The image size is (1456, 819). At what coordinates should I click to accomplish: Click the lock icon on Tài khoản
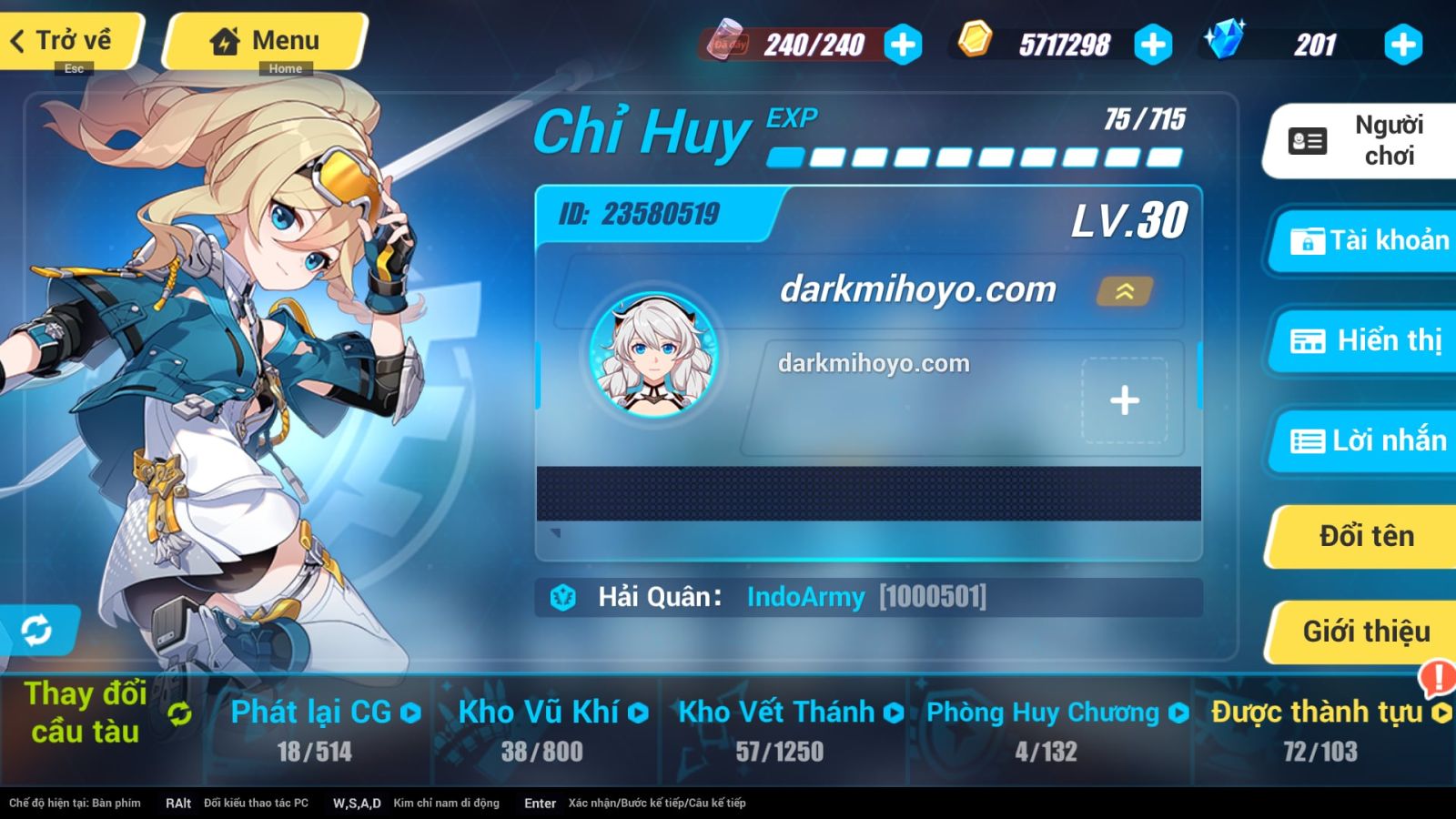point(1308,241)
